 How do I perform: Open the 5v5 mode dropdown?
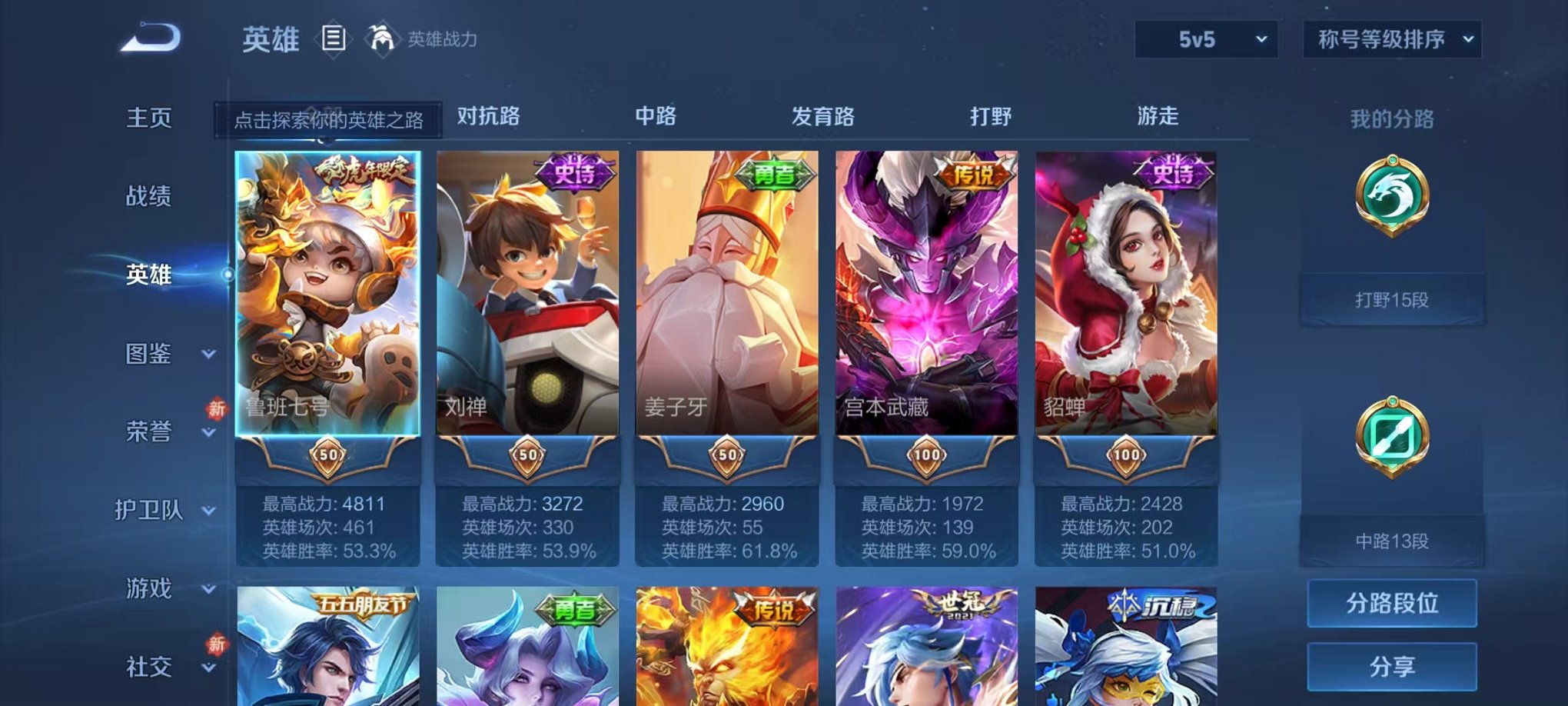click(1205, 35)
